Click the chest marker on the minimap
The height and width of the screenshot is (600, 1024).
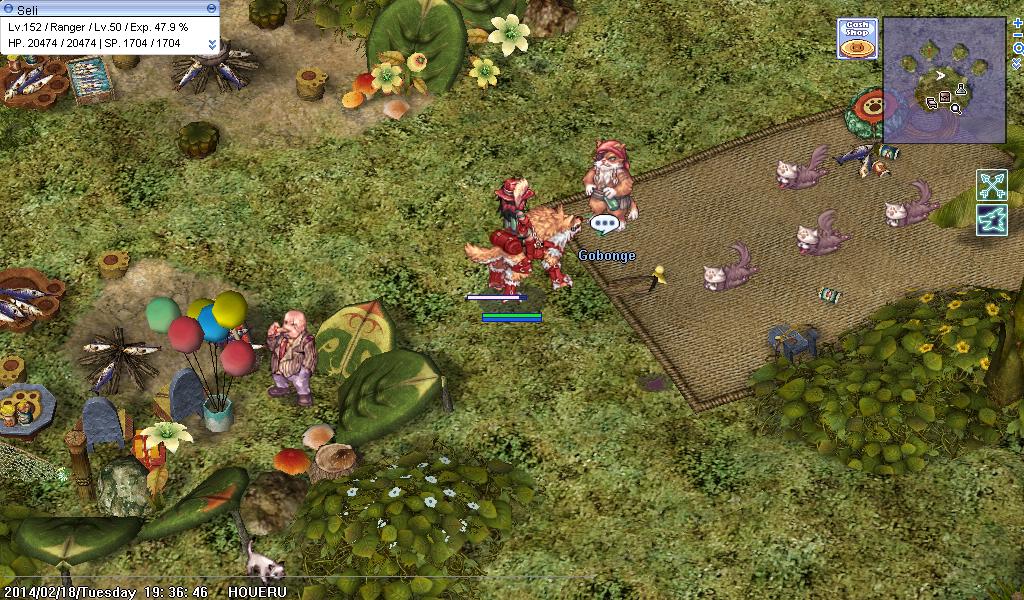[945, 98]
